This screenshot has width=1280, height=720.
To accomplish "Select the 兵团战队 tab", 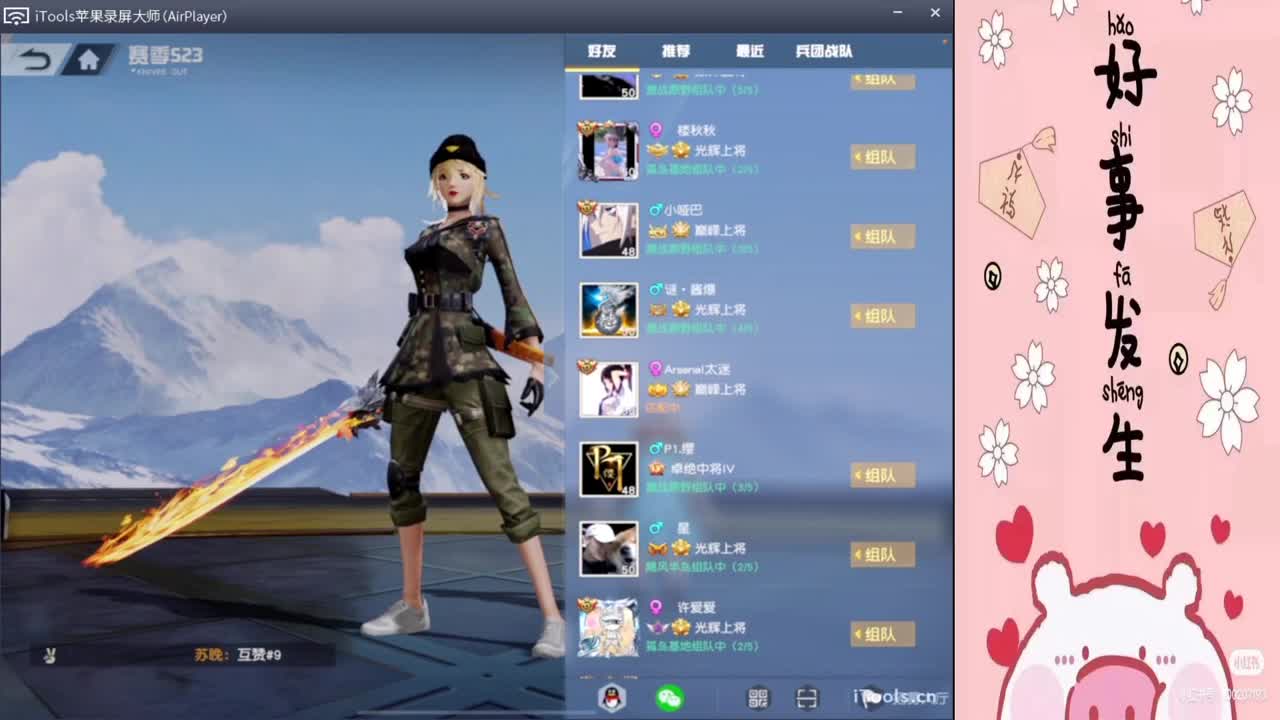I will point(826,49).
